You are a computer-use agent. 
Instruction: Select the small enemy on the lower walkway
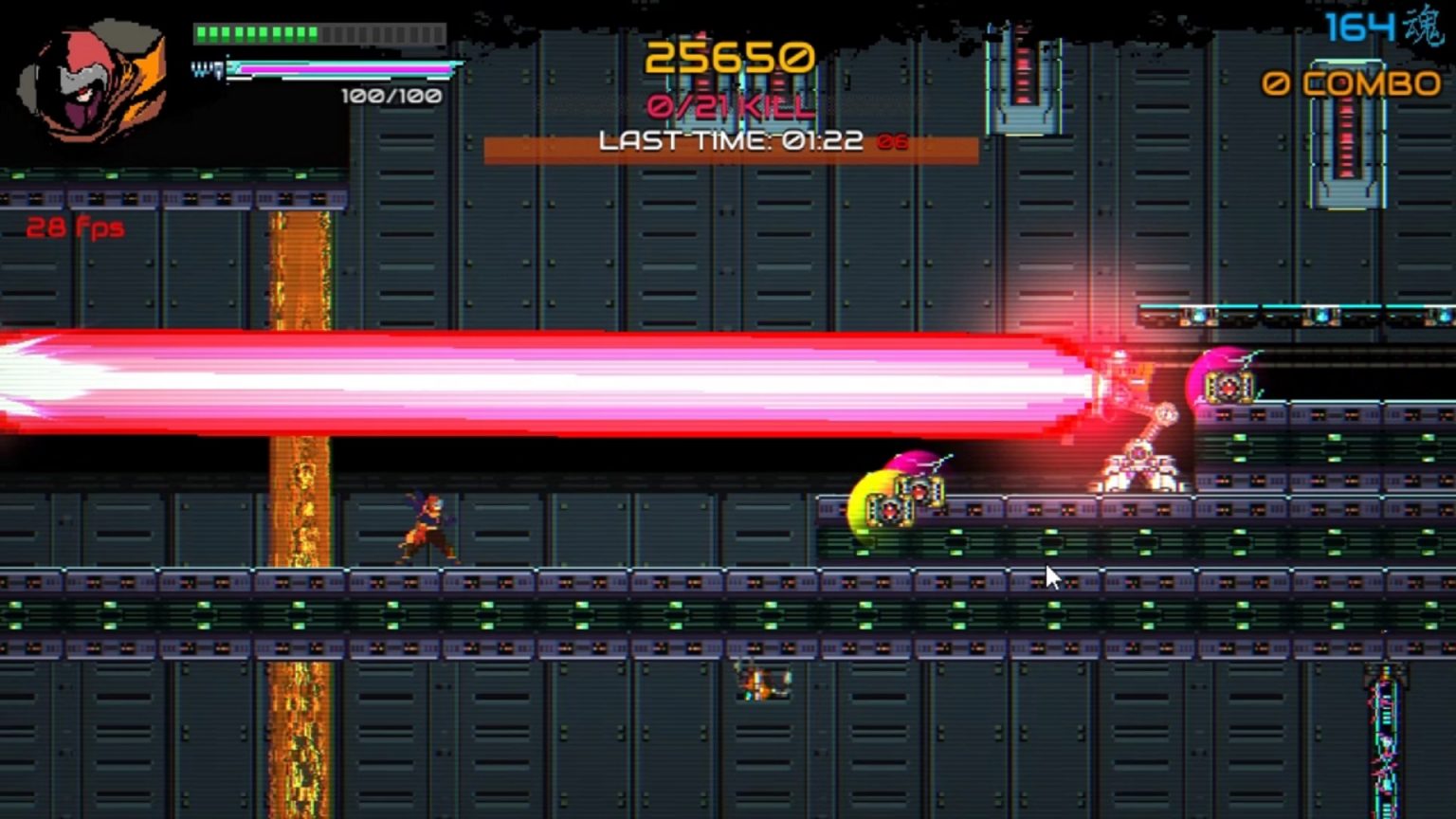pyautogui.click(x=763, y=682)
